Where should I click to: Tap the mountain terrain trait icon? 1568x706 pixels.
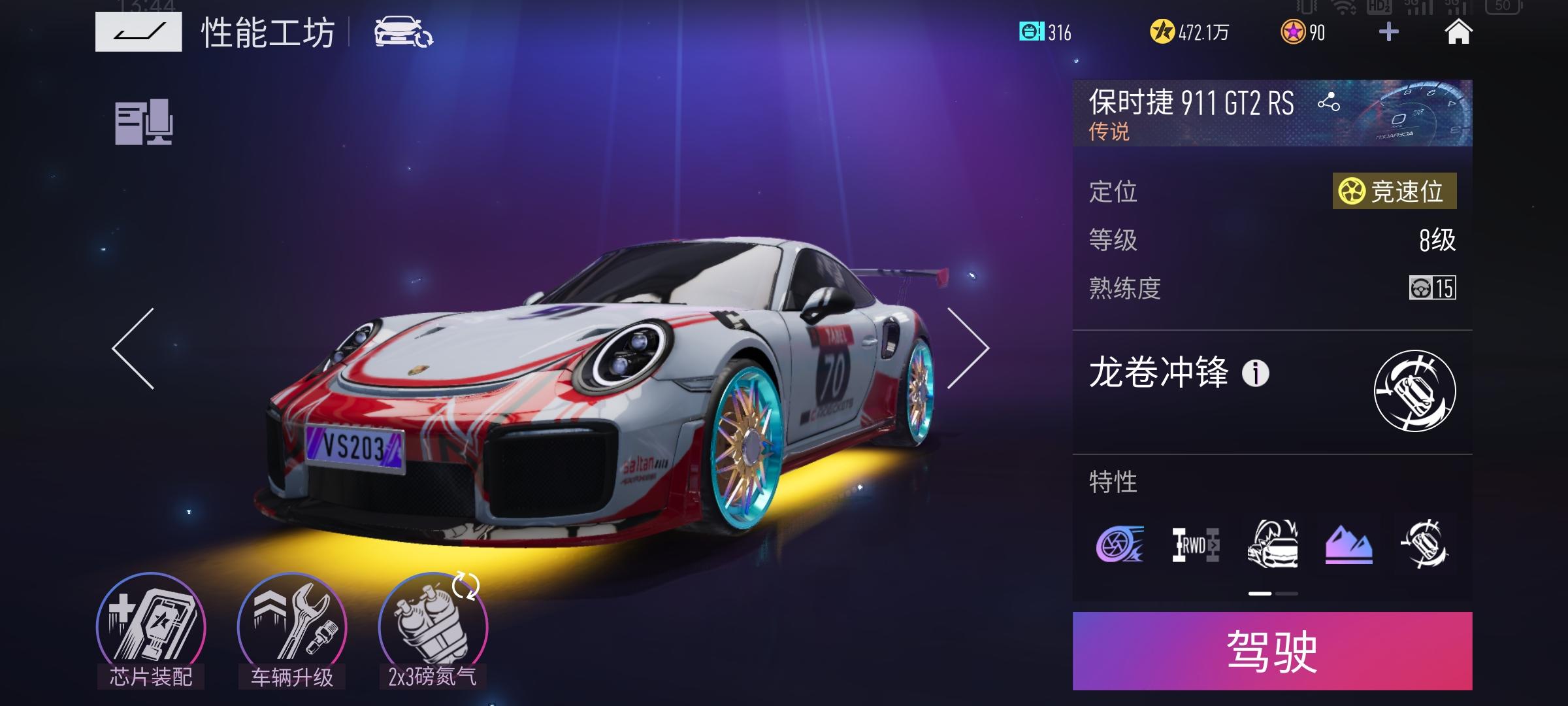point(1349,546)
